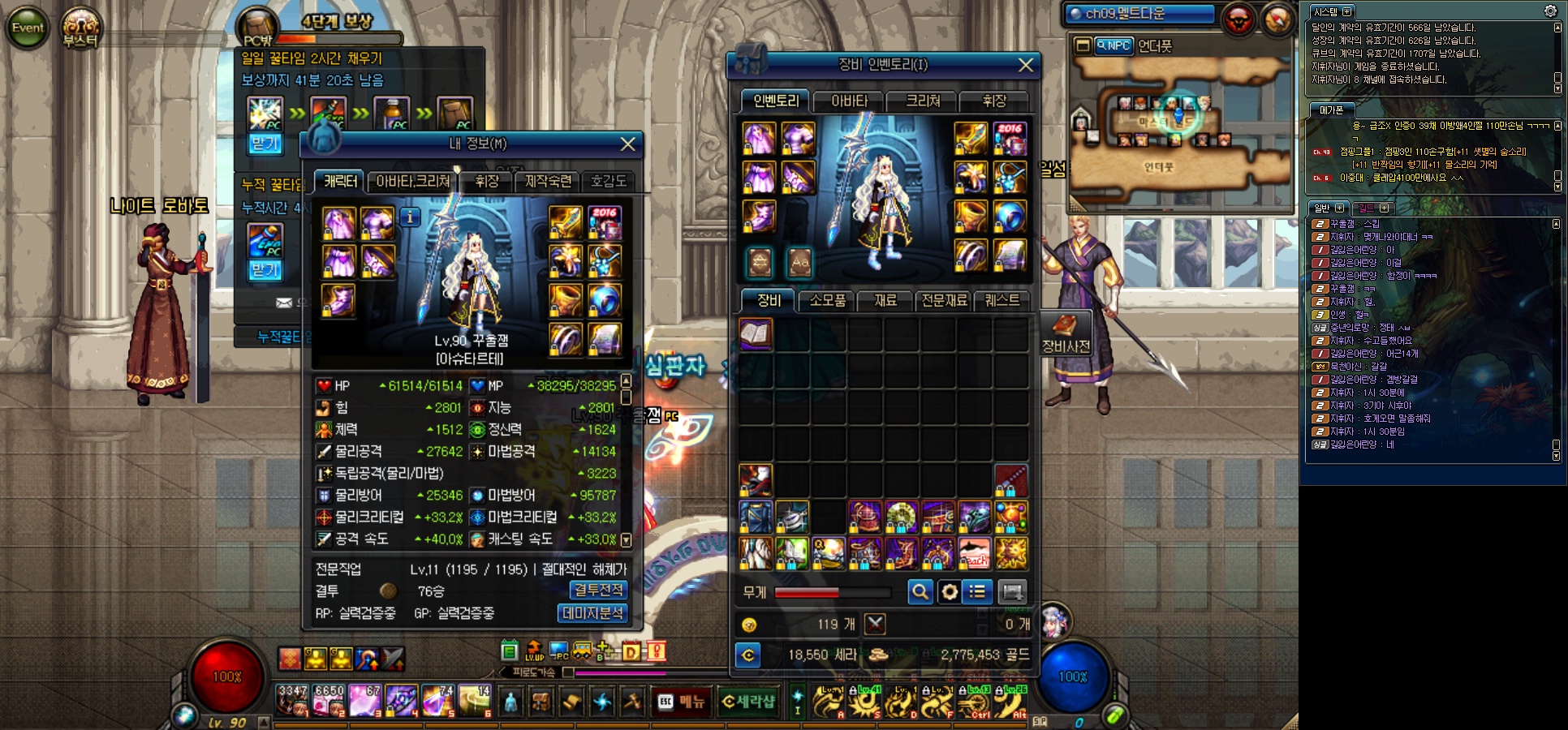
Task: Close the 내 정보 character window
Action: tap(627, 144)
